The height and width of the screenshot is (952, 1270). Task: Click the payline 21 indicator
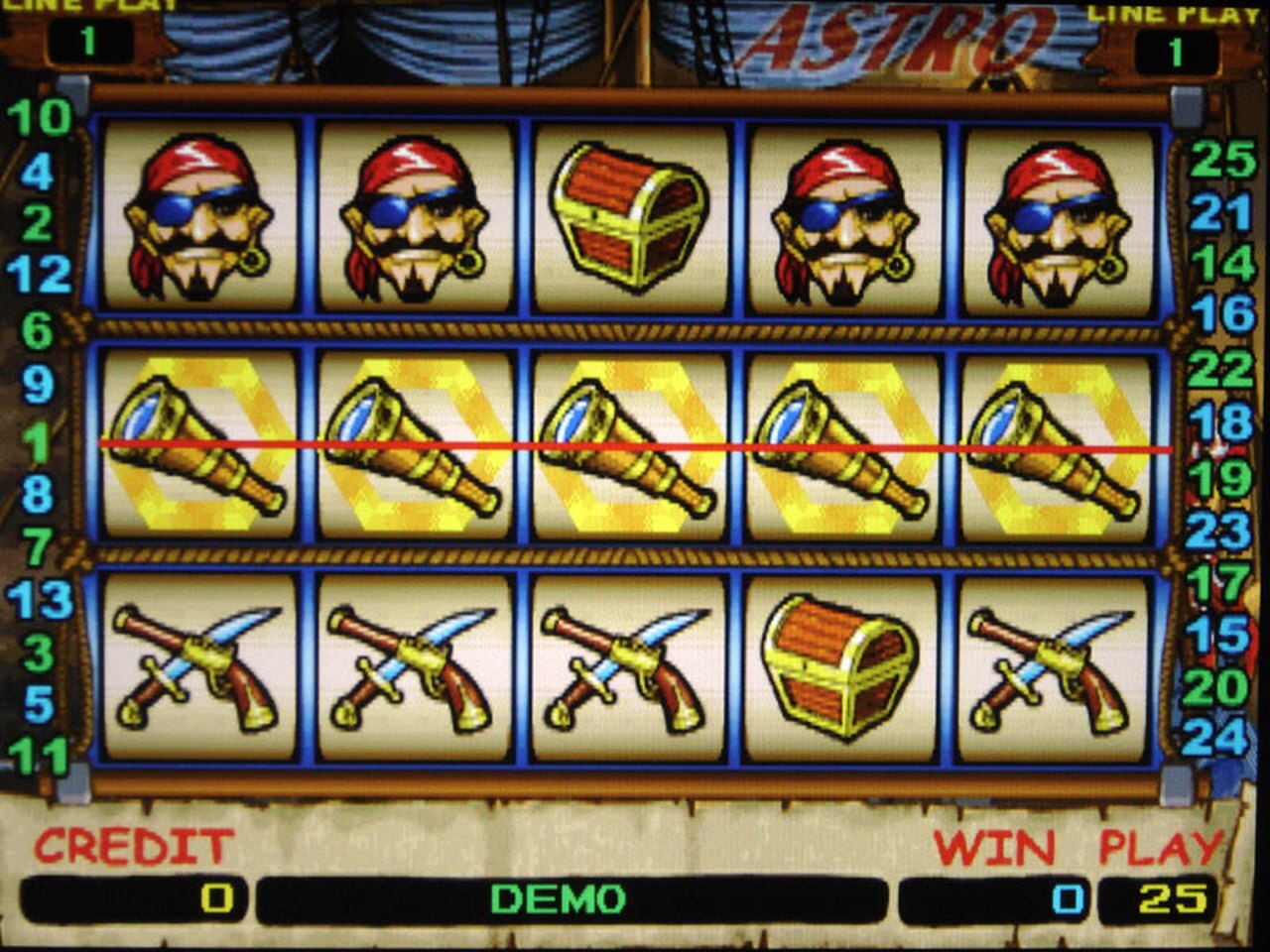[1222, 212]
